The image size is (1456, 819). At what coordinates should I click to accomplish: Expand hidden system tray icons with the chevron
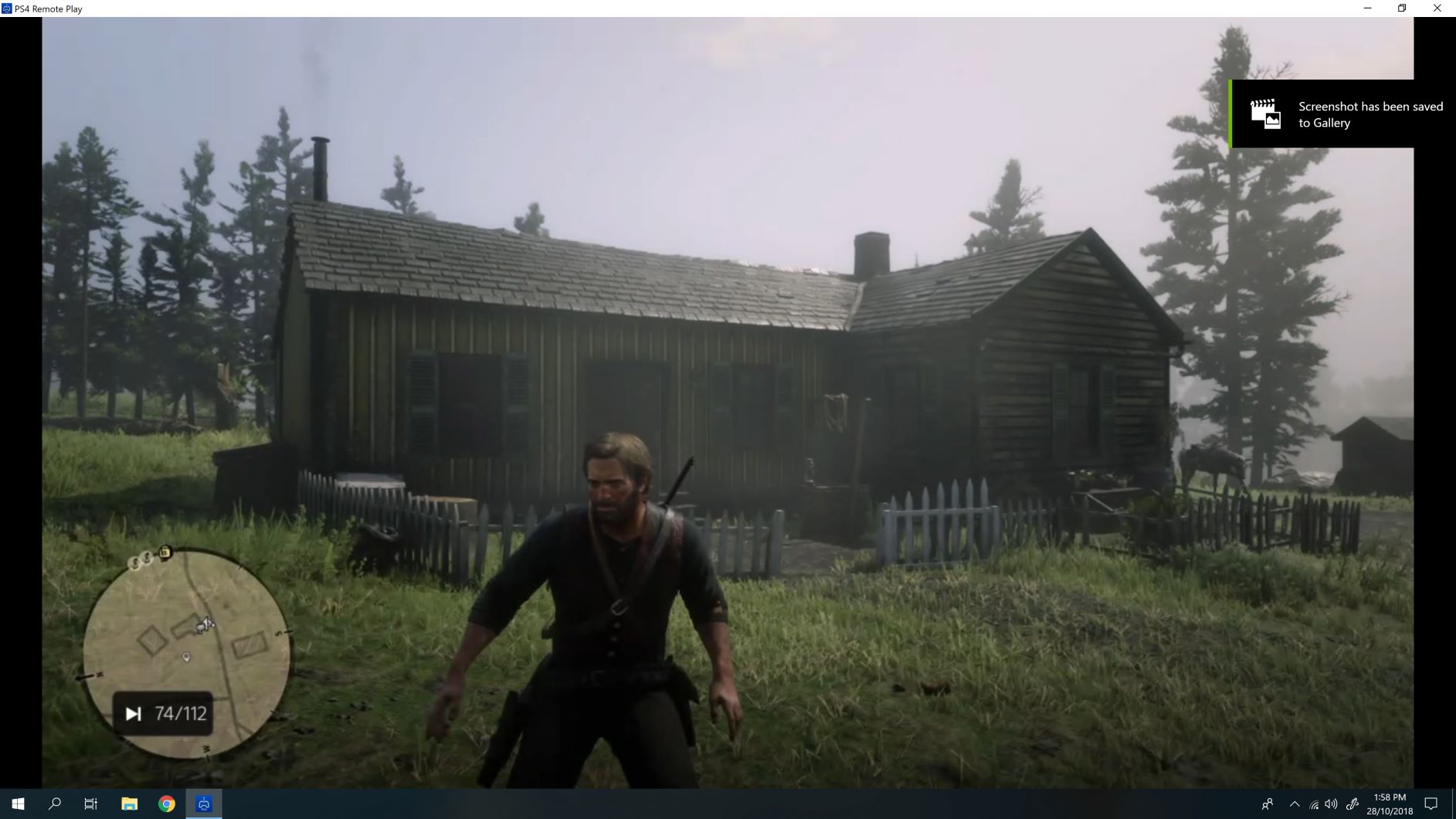pyautogui.click(x=1295, y=804)
